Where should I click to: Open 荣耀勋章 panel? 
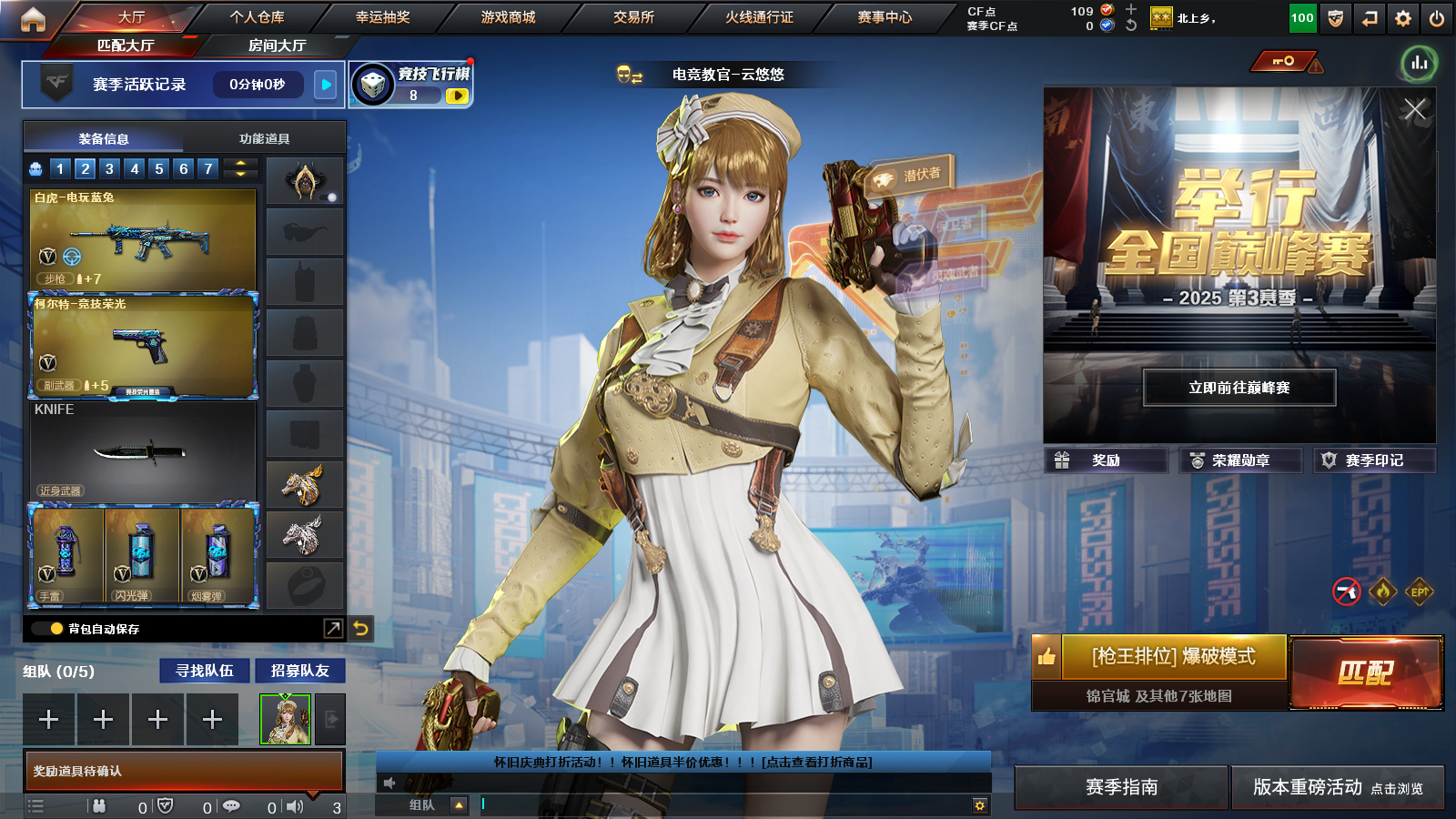[1239, 460]
